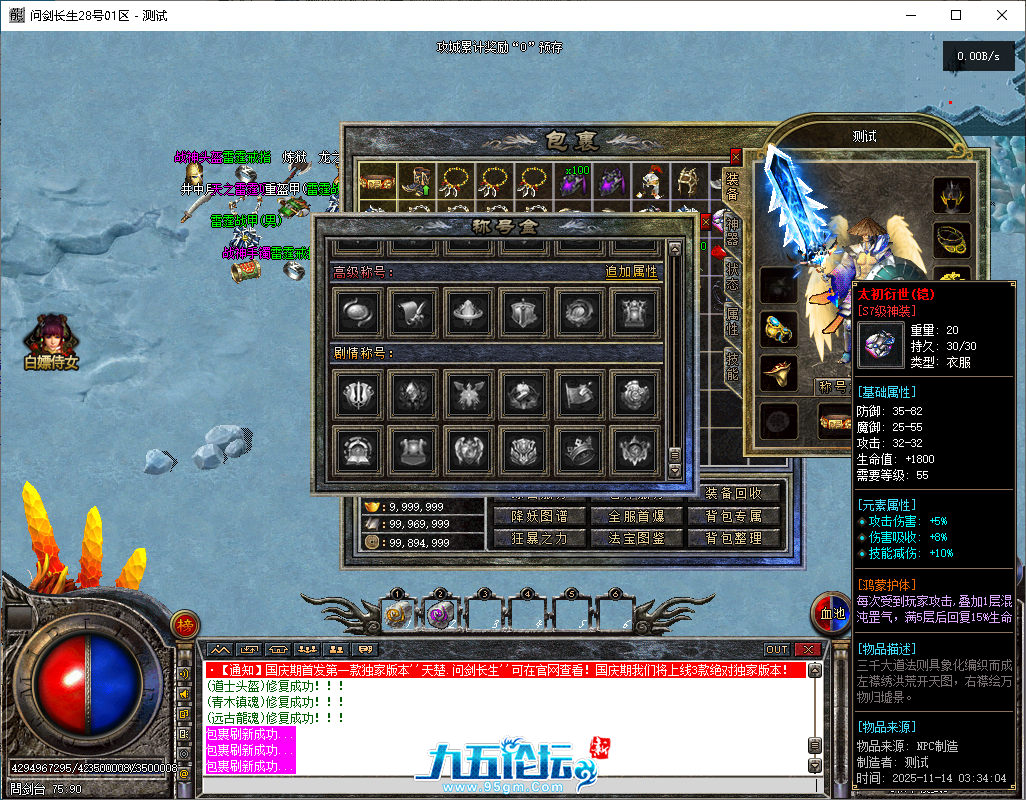Open the 背包专属 button

(x=734, y=516)
